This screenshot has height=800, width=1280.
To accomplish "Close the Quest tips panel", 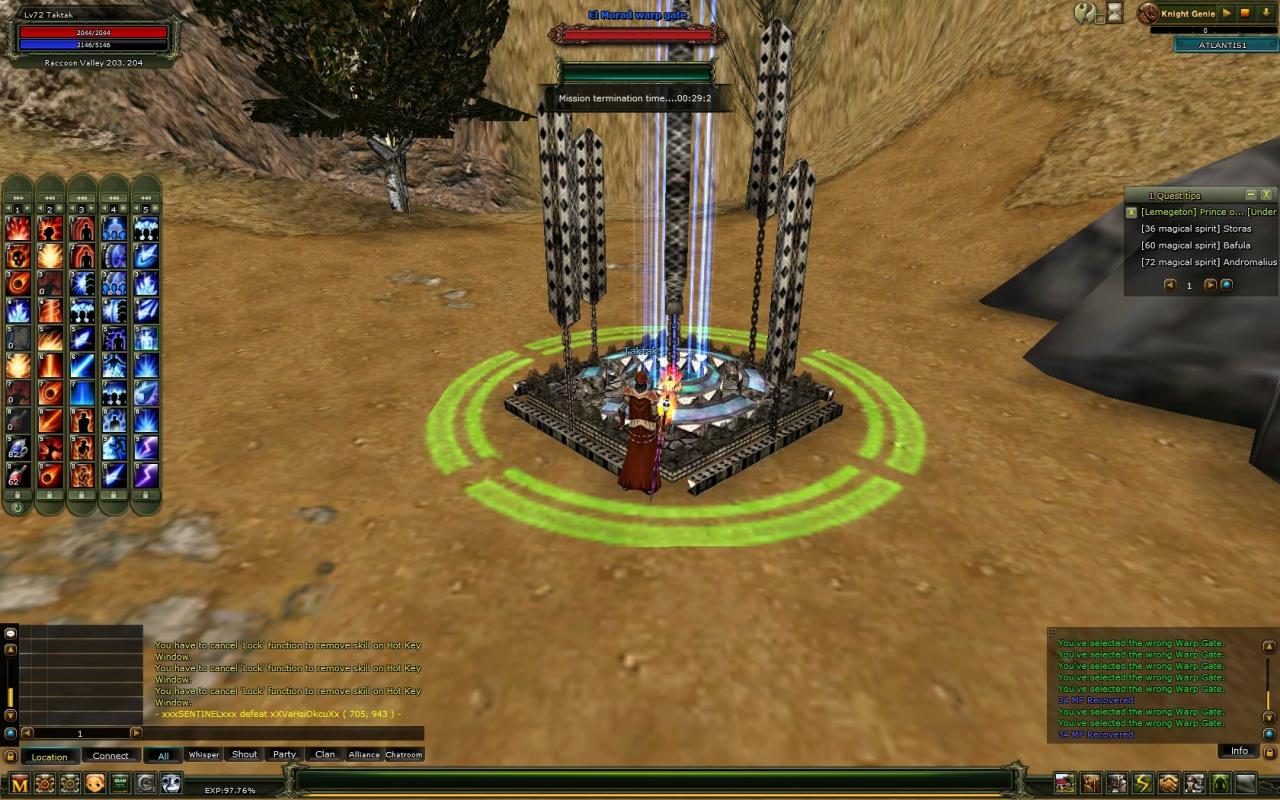I will coord(1266,195).
